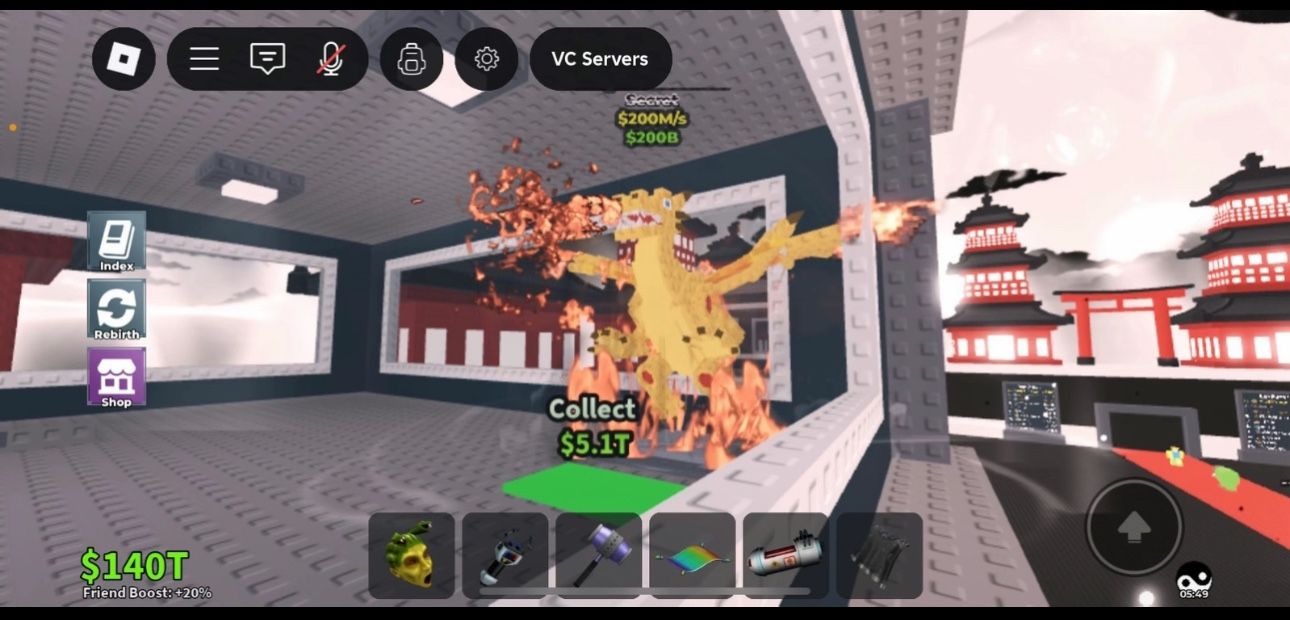Screen dimensions: 1290x620
Task: Select the white and blue device slot
Action: [x=505, y=556]
